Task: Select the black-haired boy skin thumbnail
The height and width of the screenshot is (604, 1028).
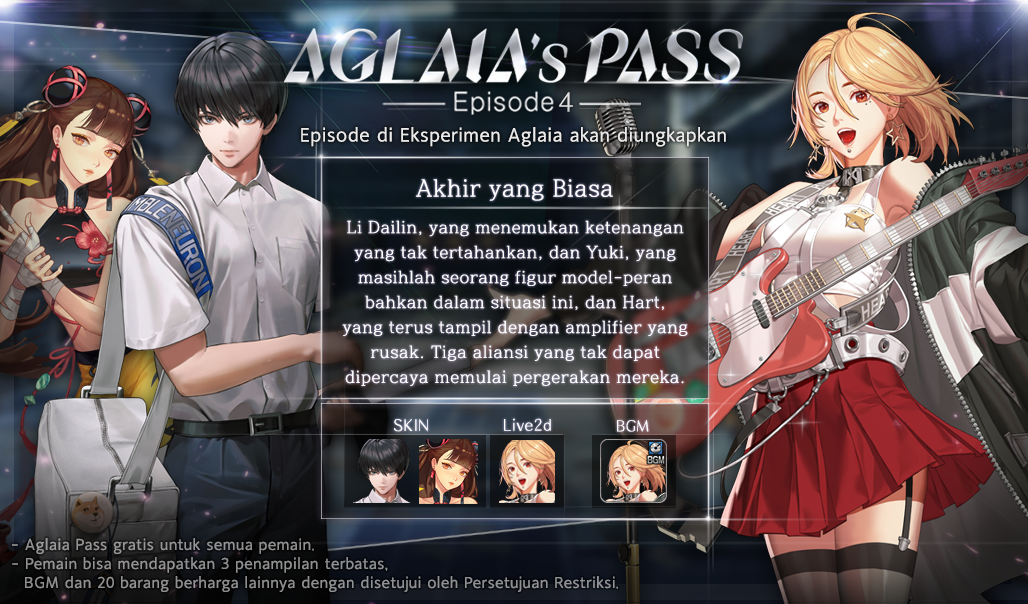Action: click(381, 470)
